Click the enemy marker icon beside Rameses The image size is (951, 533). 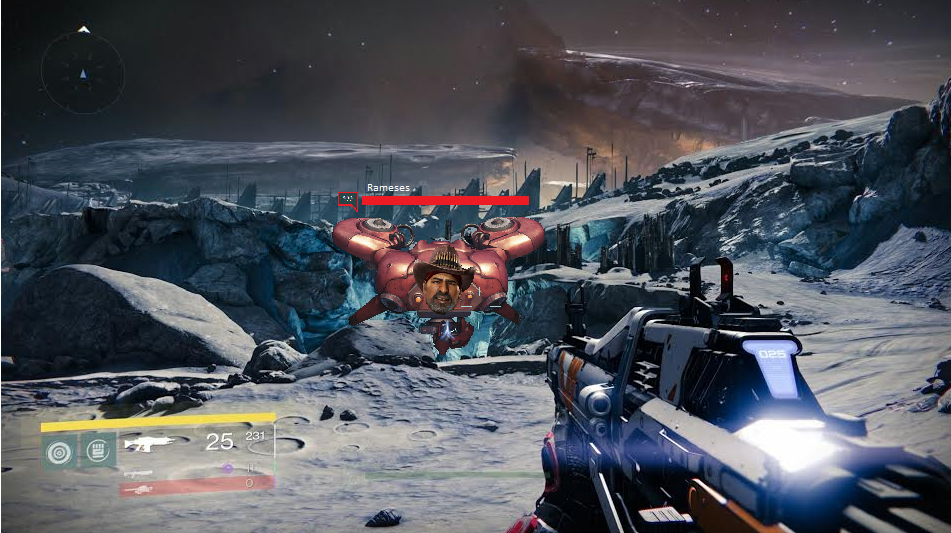[x=347, y=200]
